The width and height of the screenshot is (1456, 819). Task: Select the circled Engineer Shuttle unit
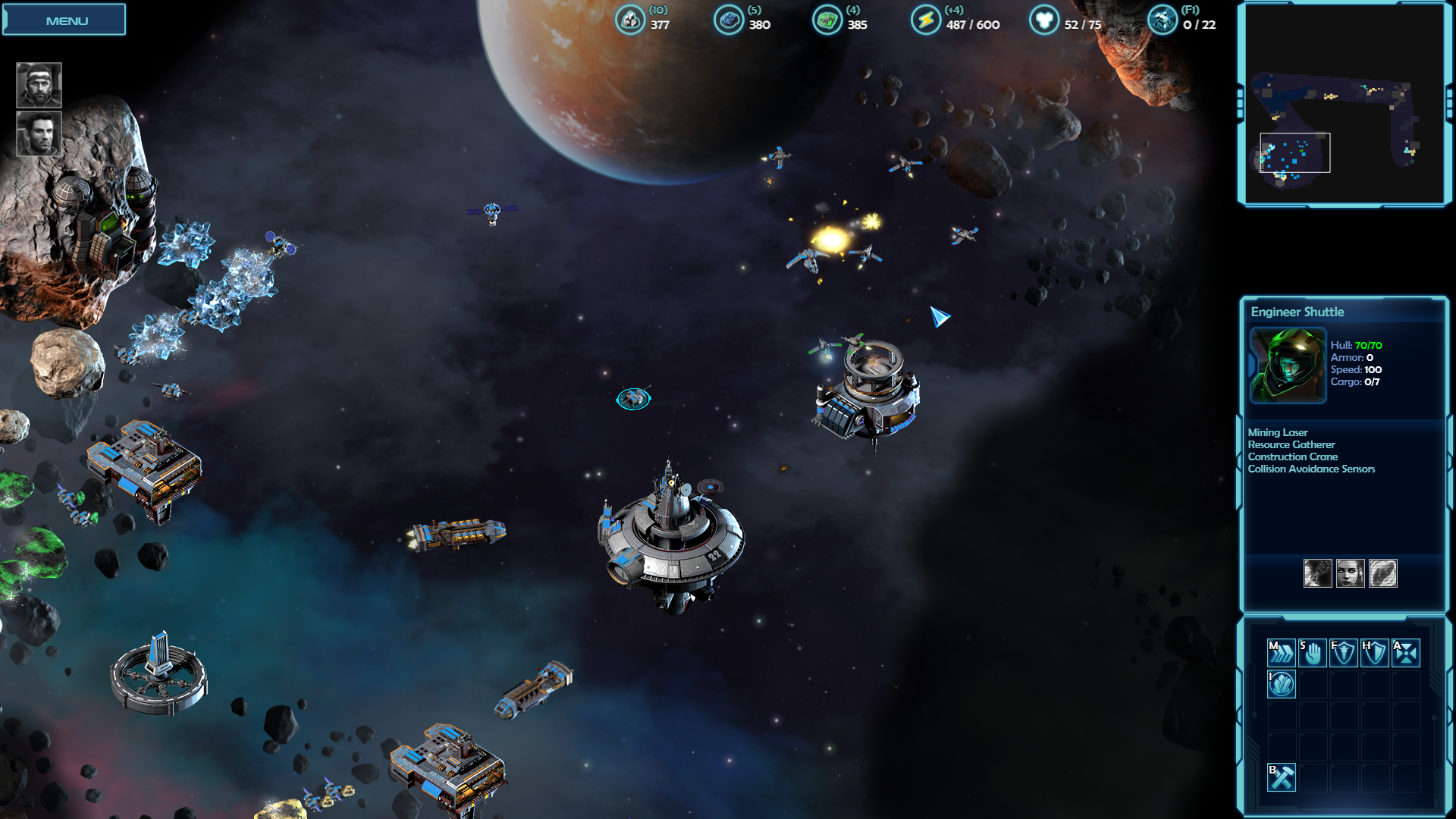click(633, 398)
